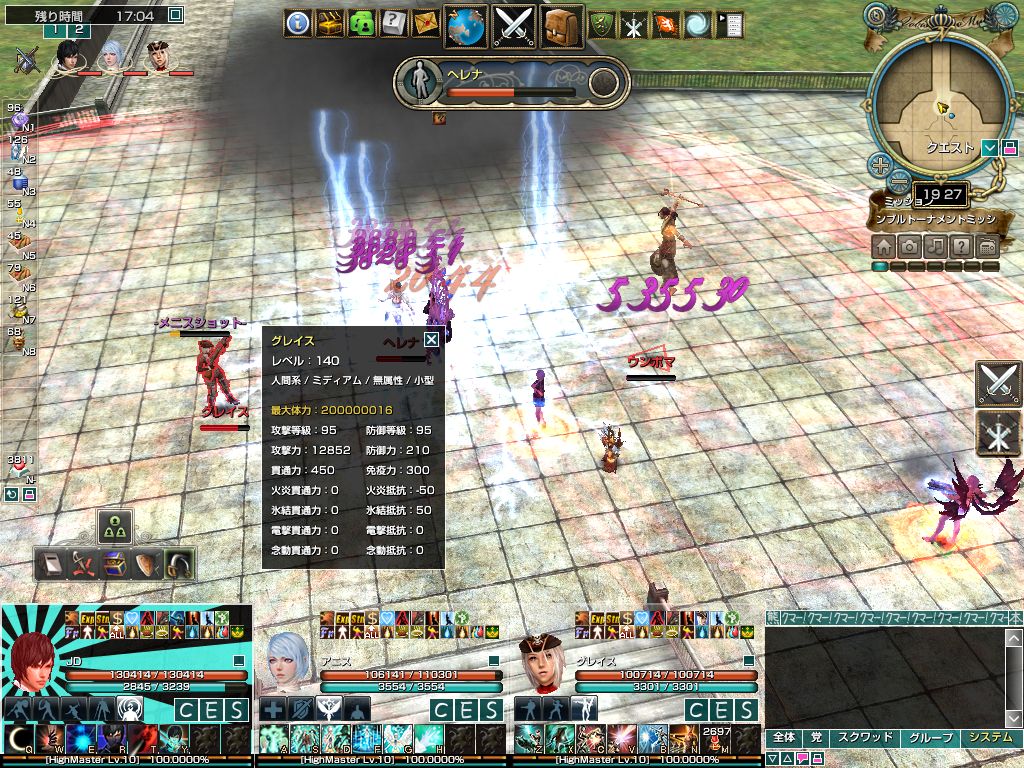Select JD's red-haired portrait
The width and height of the screenshot is (1024, 768).
(x=33, y=664)
